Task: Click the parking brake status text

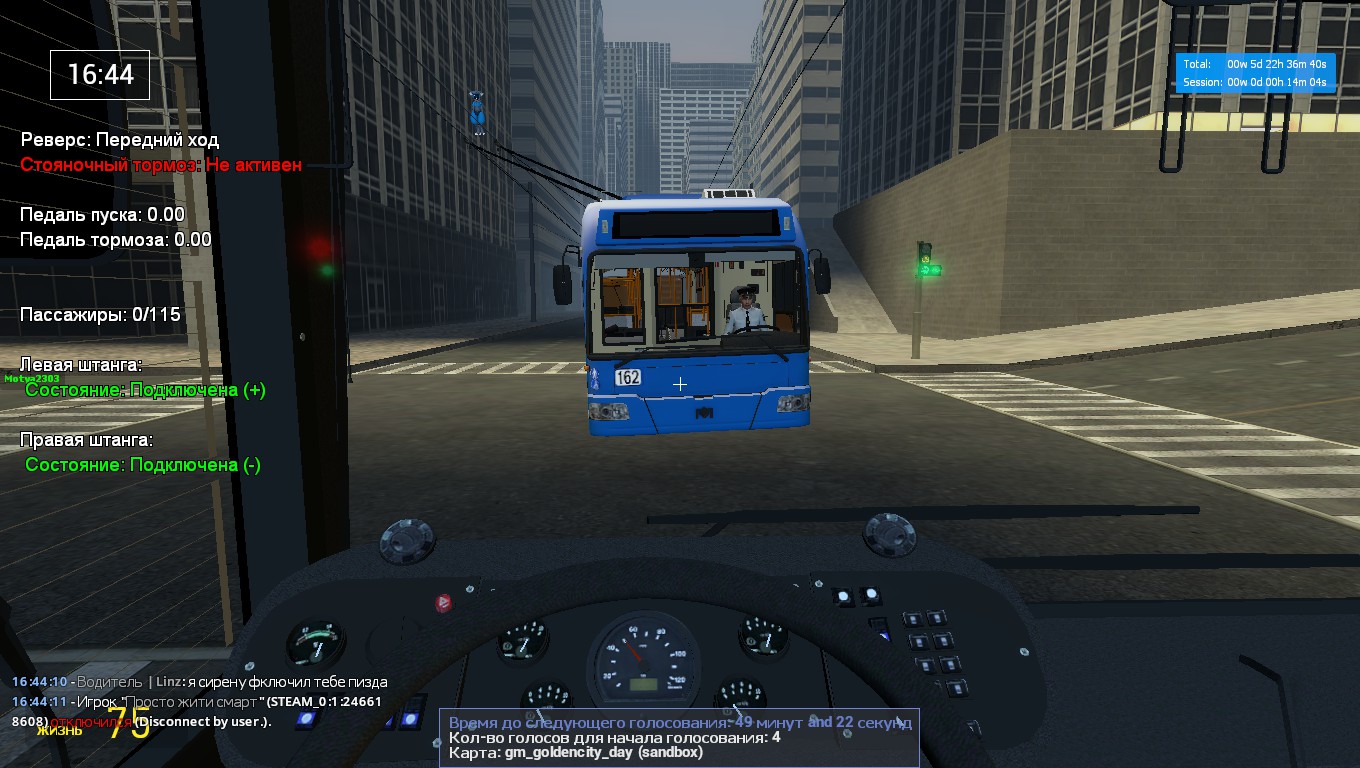Action: [160, 165]
